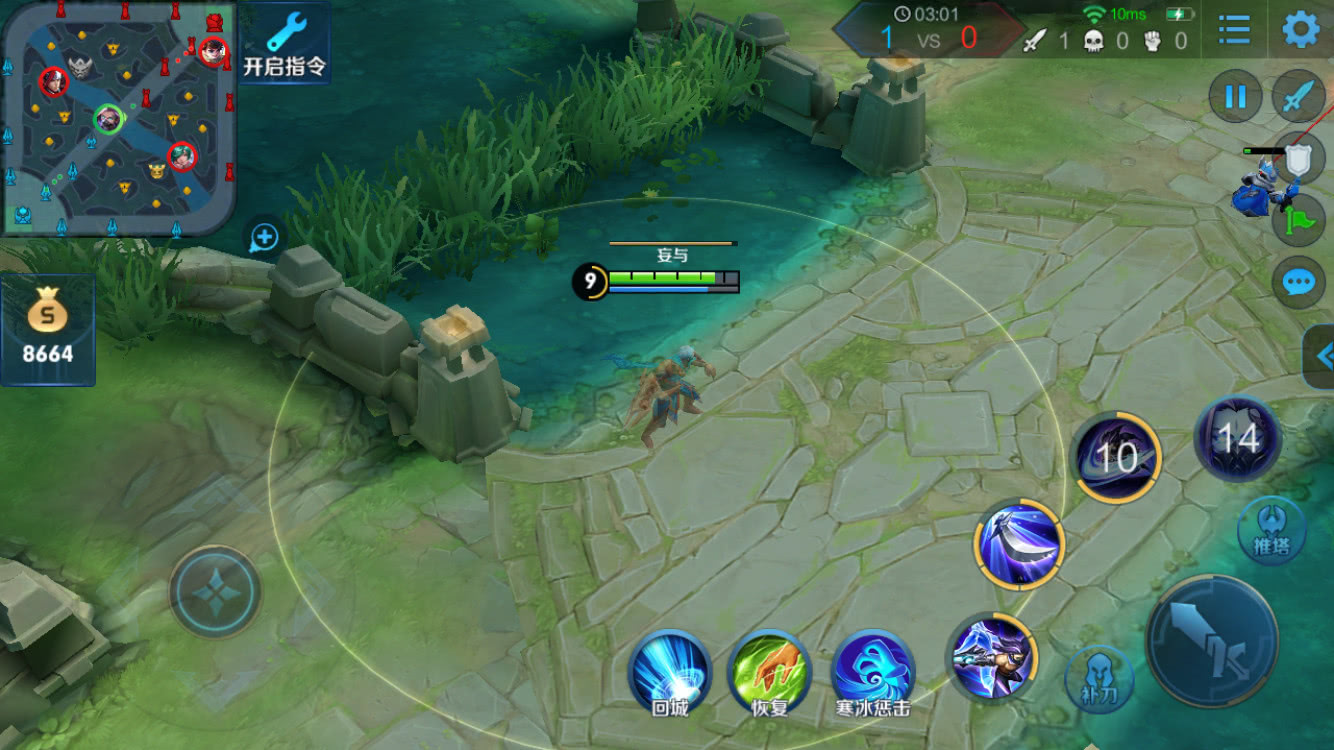Send the attack signal sword icon
This screenshot has height=750, width=1334.
pos(1298,97)
